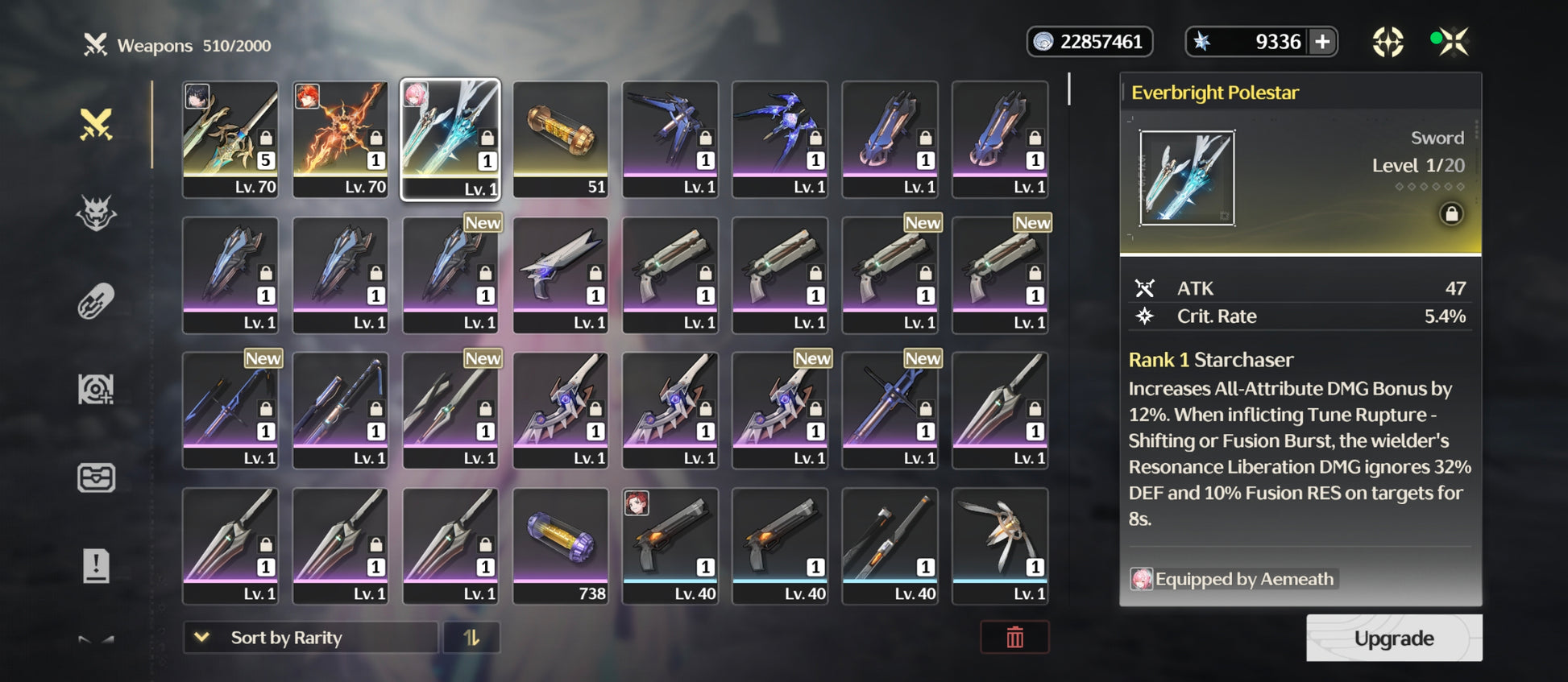Select the equipped Lv. 40 pistol

tap(670, 545)
